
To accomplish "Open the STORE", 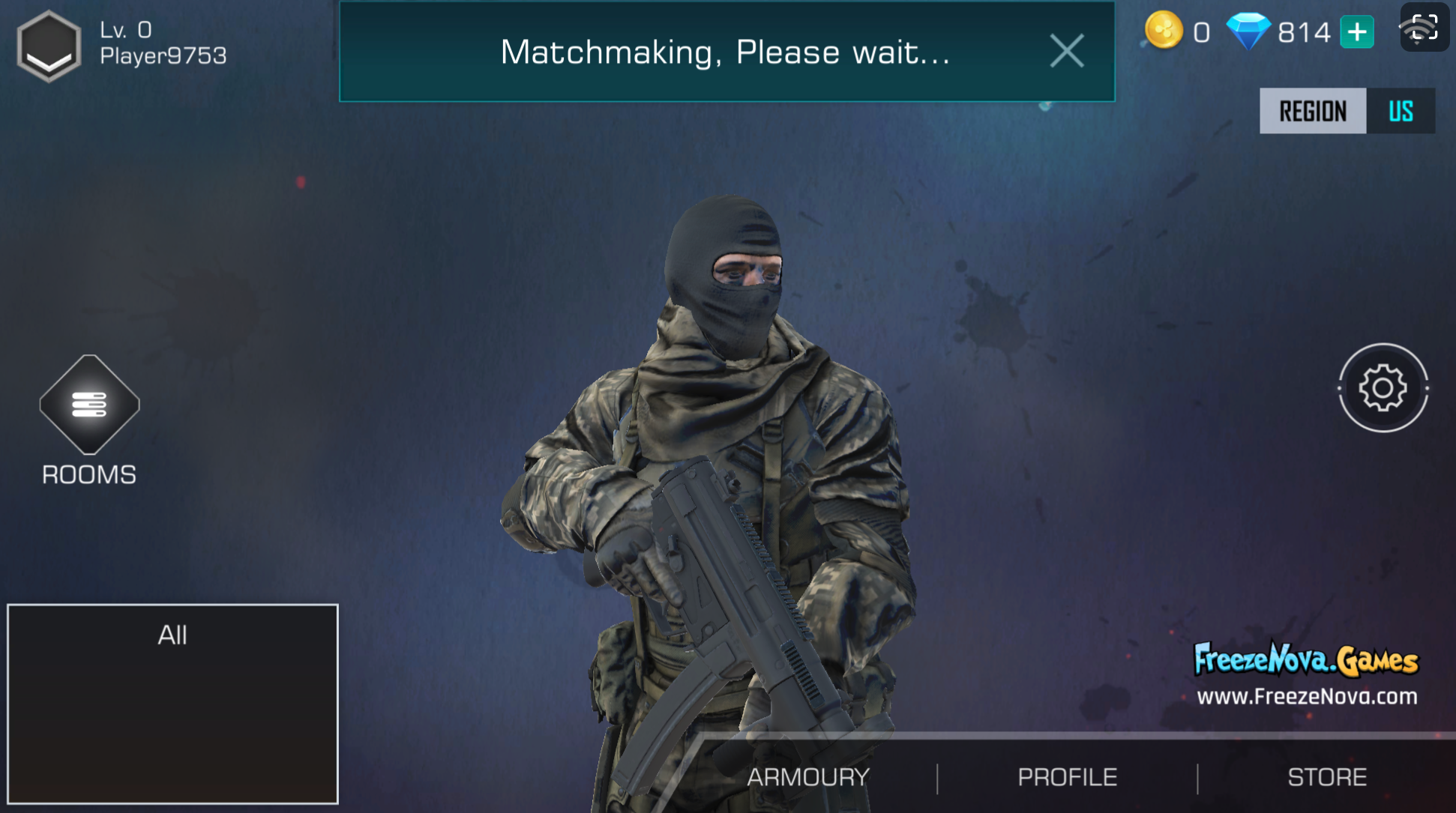I will [1327, 777].
